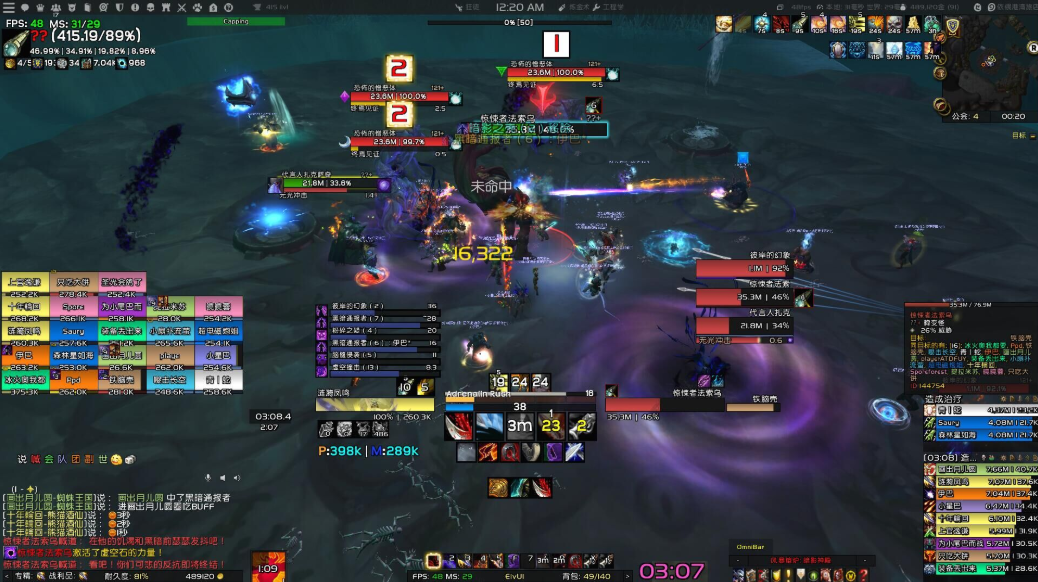Target the 35.3M 46% boss unit frame
1038x582 pixels.
coord(741,296)
